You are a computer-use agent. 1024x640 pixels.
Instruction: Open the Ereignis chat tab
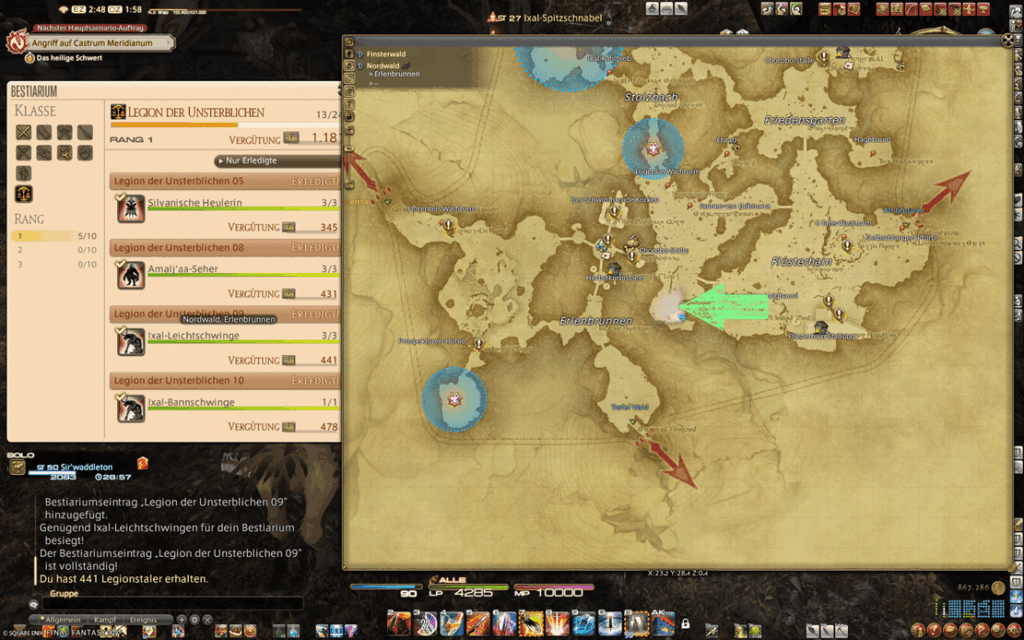pyautogui.click(x=145, y=621)
